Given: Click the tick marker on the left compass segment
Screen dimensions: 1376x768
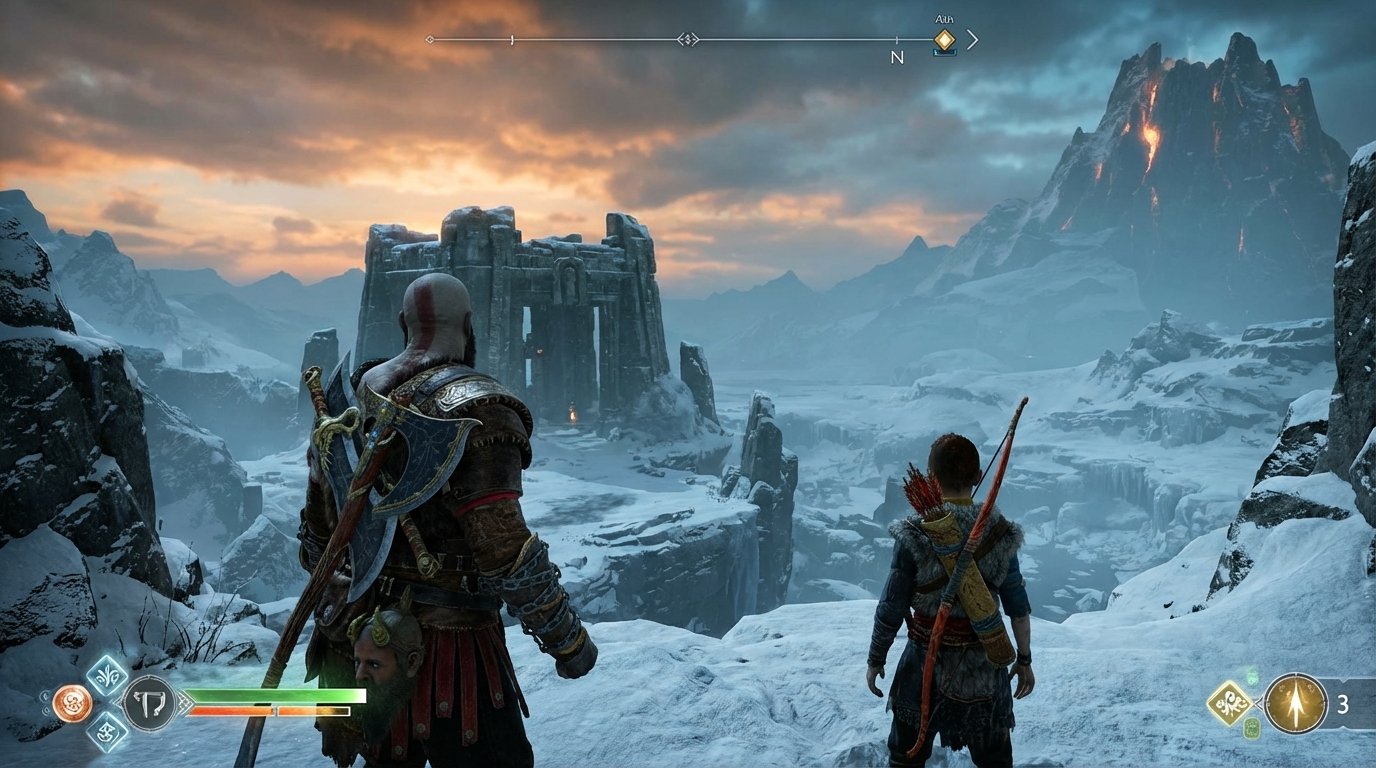Looking at the screenshot, I should [x=511, y=40].
